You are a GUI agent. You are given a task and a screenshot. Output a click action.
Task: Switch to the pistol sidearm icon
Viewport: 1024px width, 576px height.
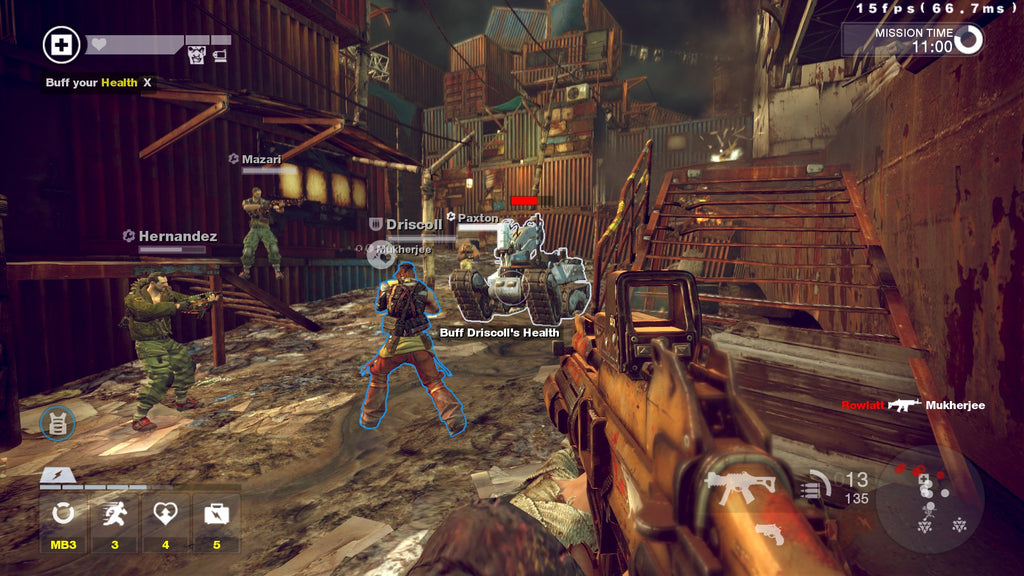[x=768, y=532]
